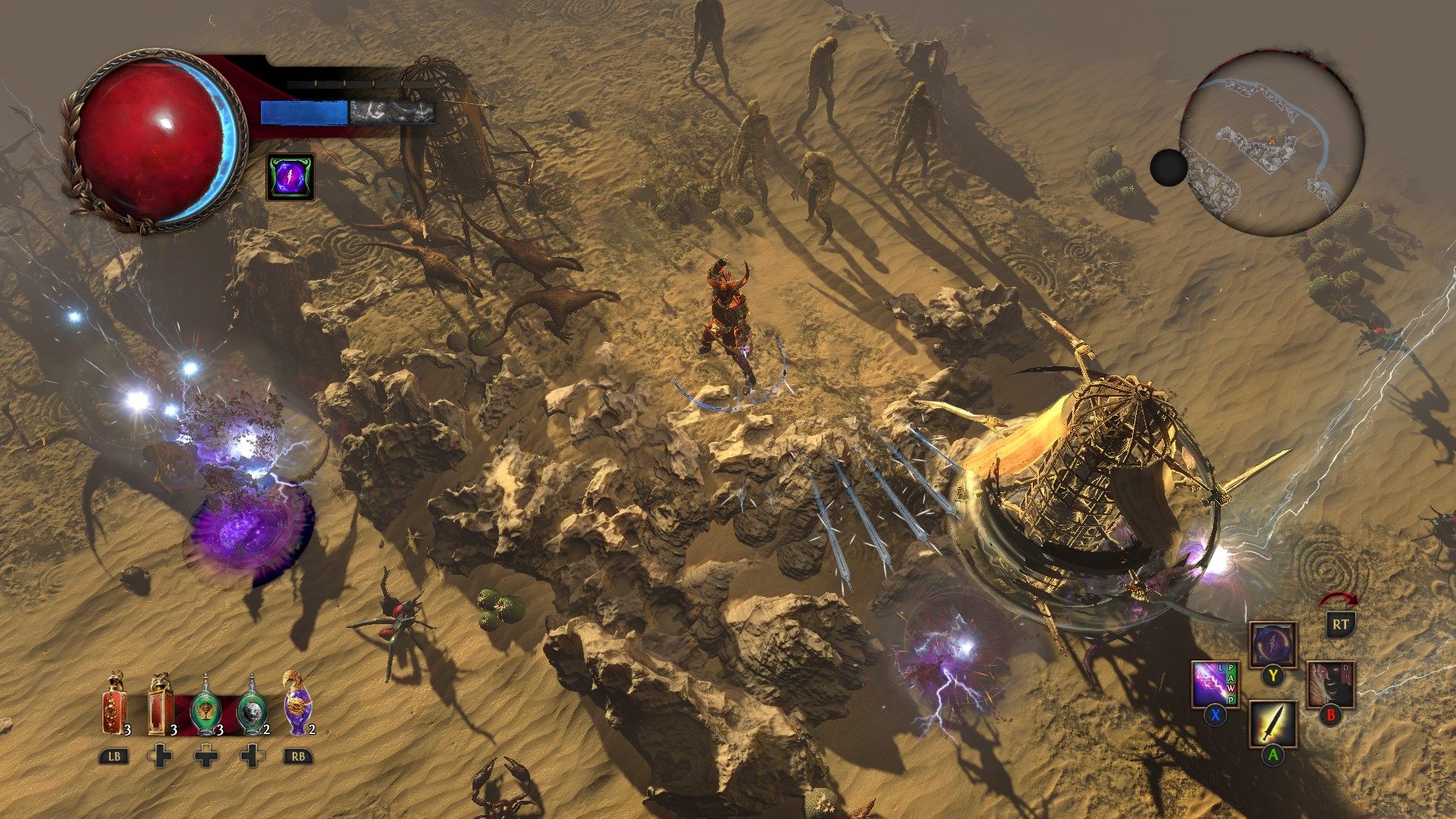Screen dimensions: 1456x819
Task: Select the lightning circle skill bound to Y
Action: click(x=1272, y=644)
